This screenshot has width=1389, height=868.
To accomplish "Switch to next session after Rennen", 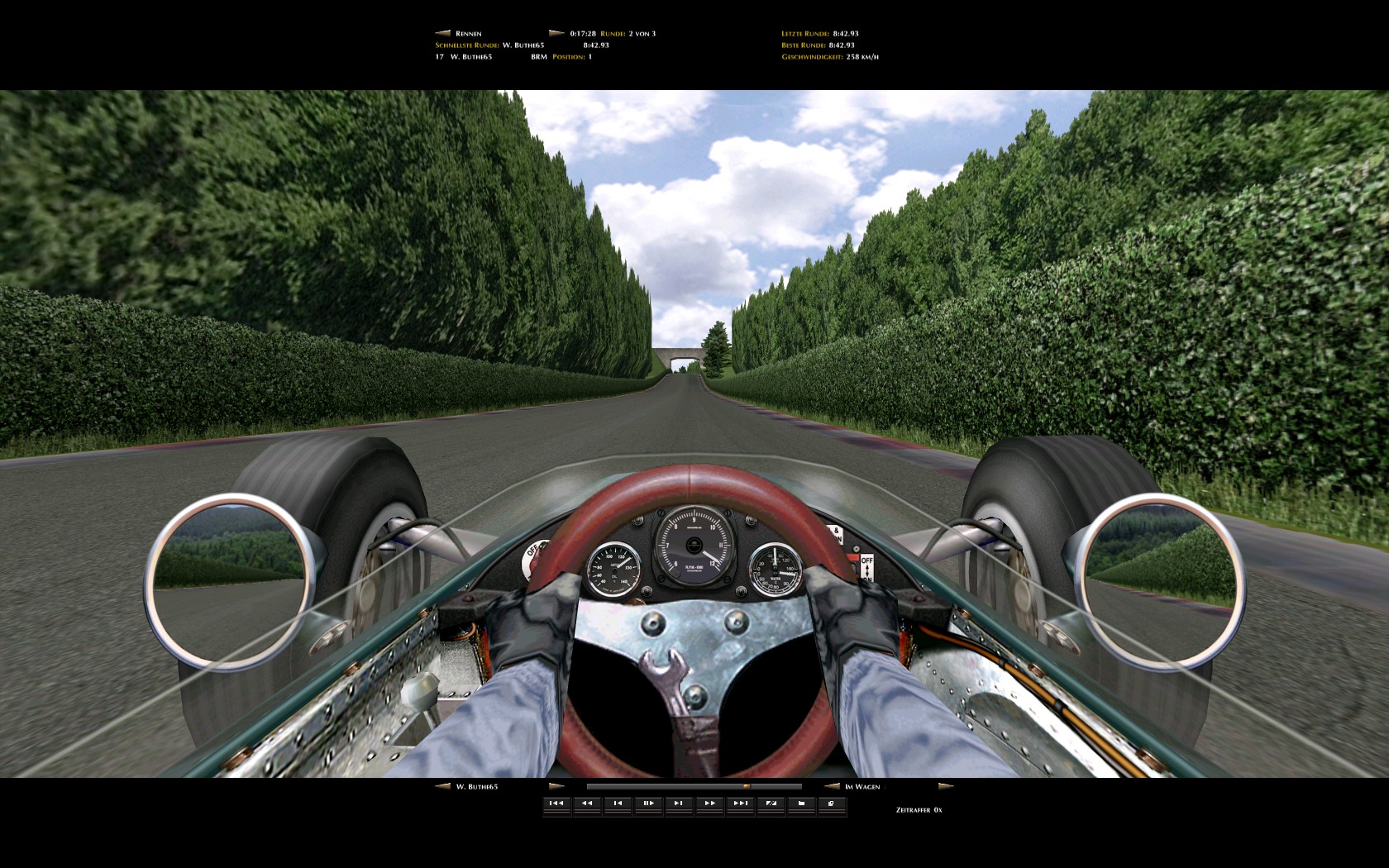I will 556,34.
